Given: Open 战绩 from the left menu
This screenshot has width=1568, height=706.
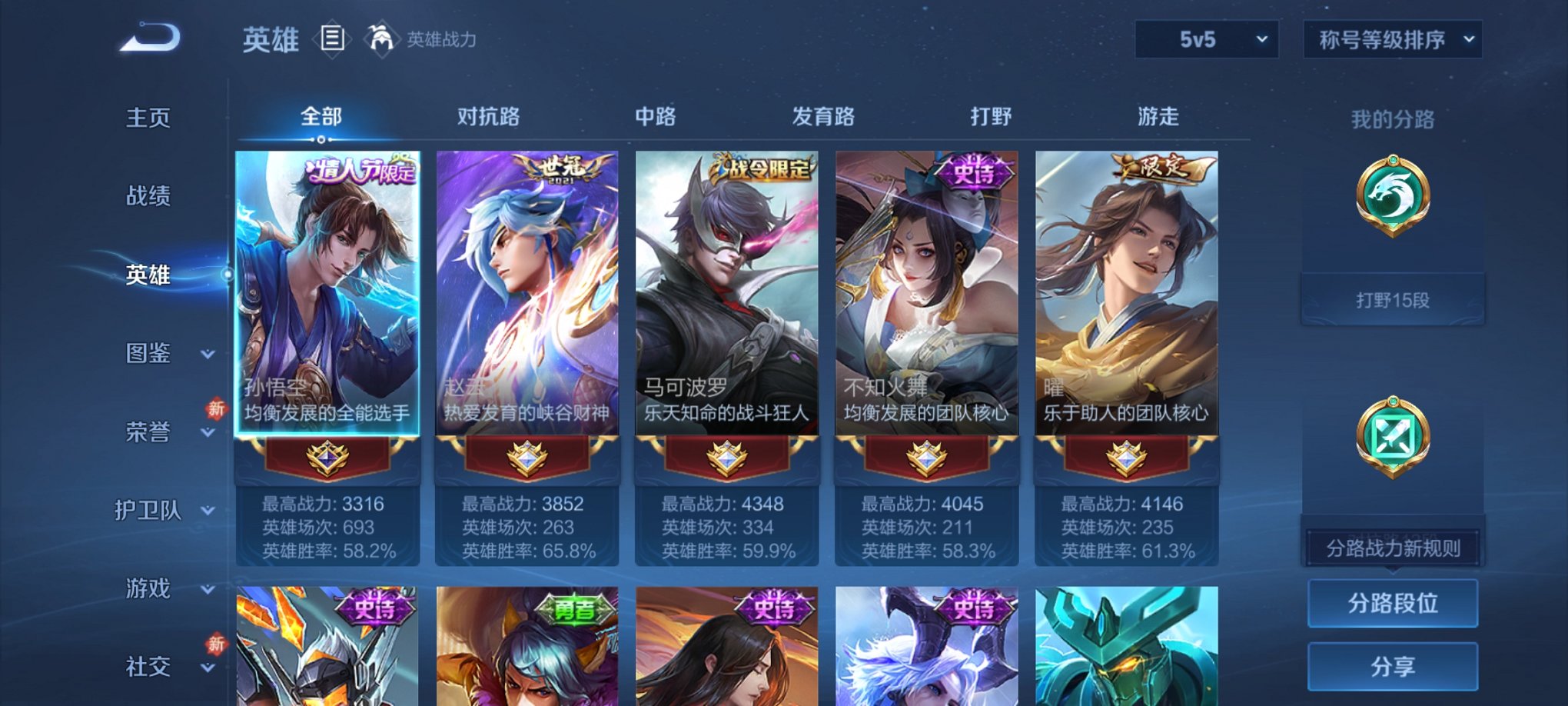Looking at the screenshot, I should [x=148, y=197].
